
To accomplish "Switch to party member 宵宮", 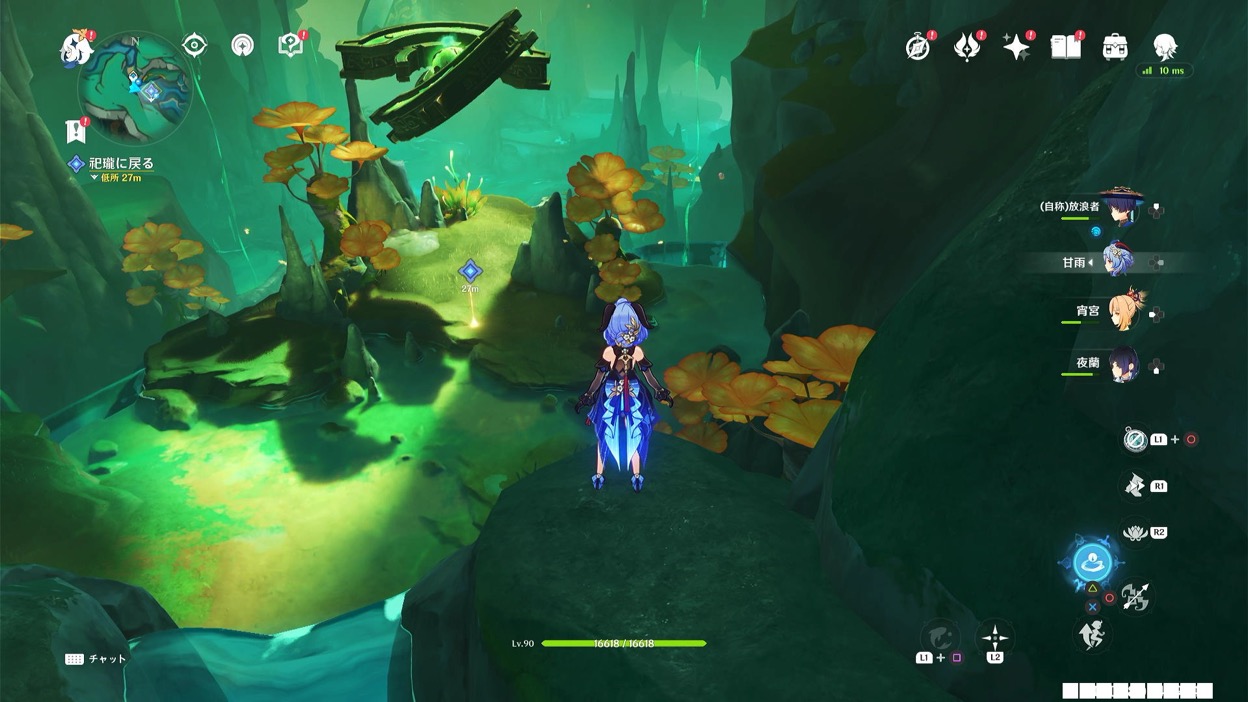I will click(1119, 313).
